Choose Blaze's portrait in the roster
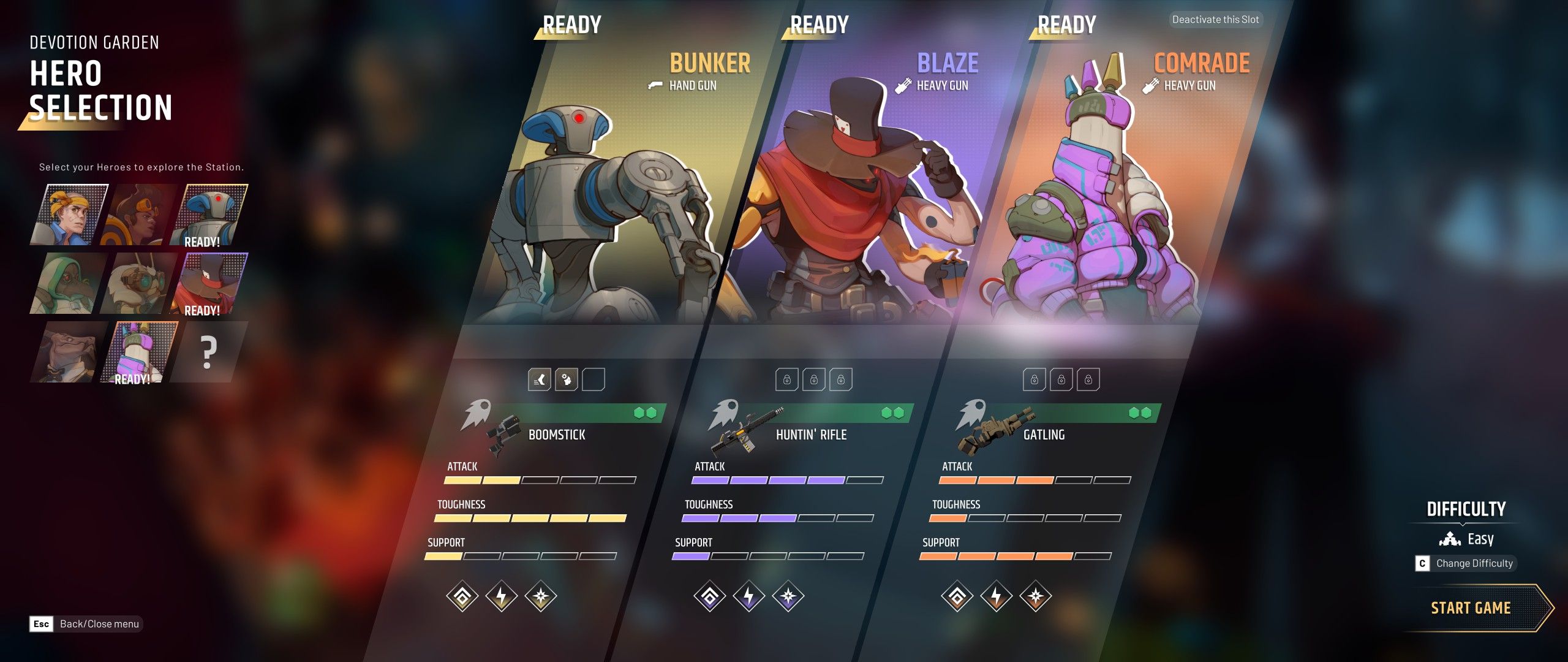 pos(209,283)
